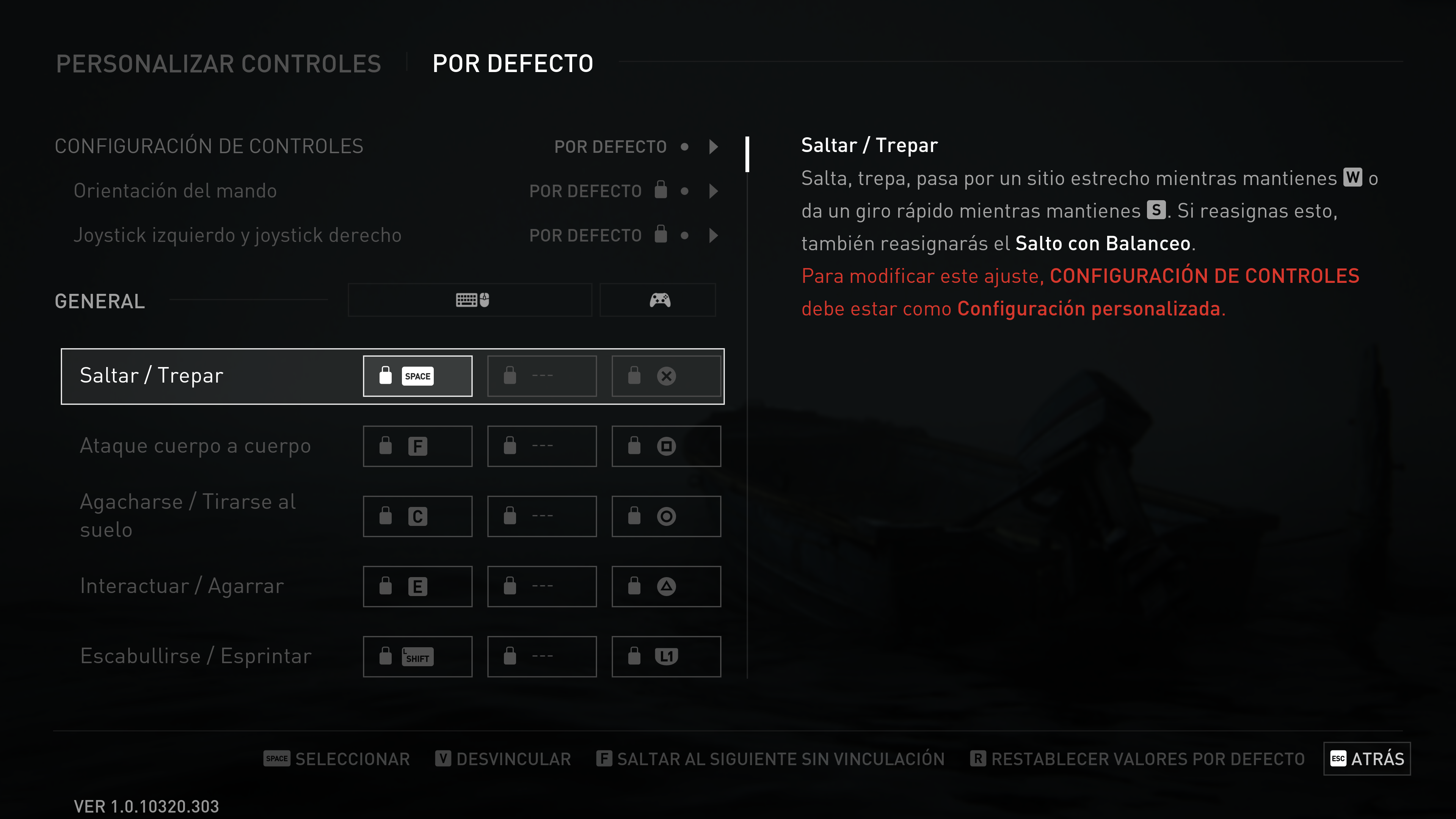Open the Orientación del mando options arrow
The width and height of the screenshot is (1456, 819).
713,190
